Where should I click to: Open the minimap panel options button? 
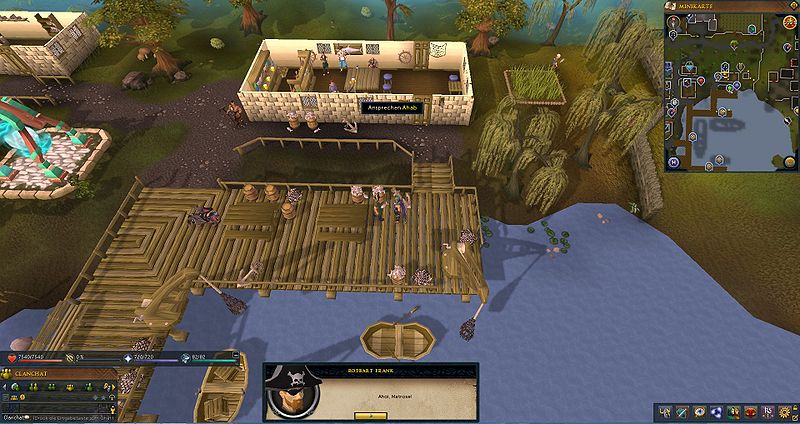click(793, 5)
